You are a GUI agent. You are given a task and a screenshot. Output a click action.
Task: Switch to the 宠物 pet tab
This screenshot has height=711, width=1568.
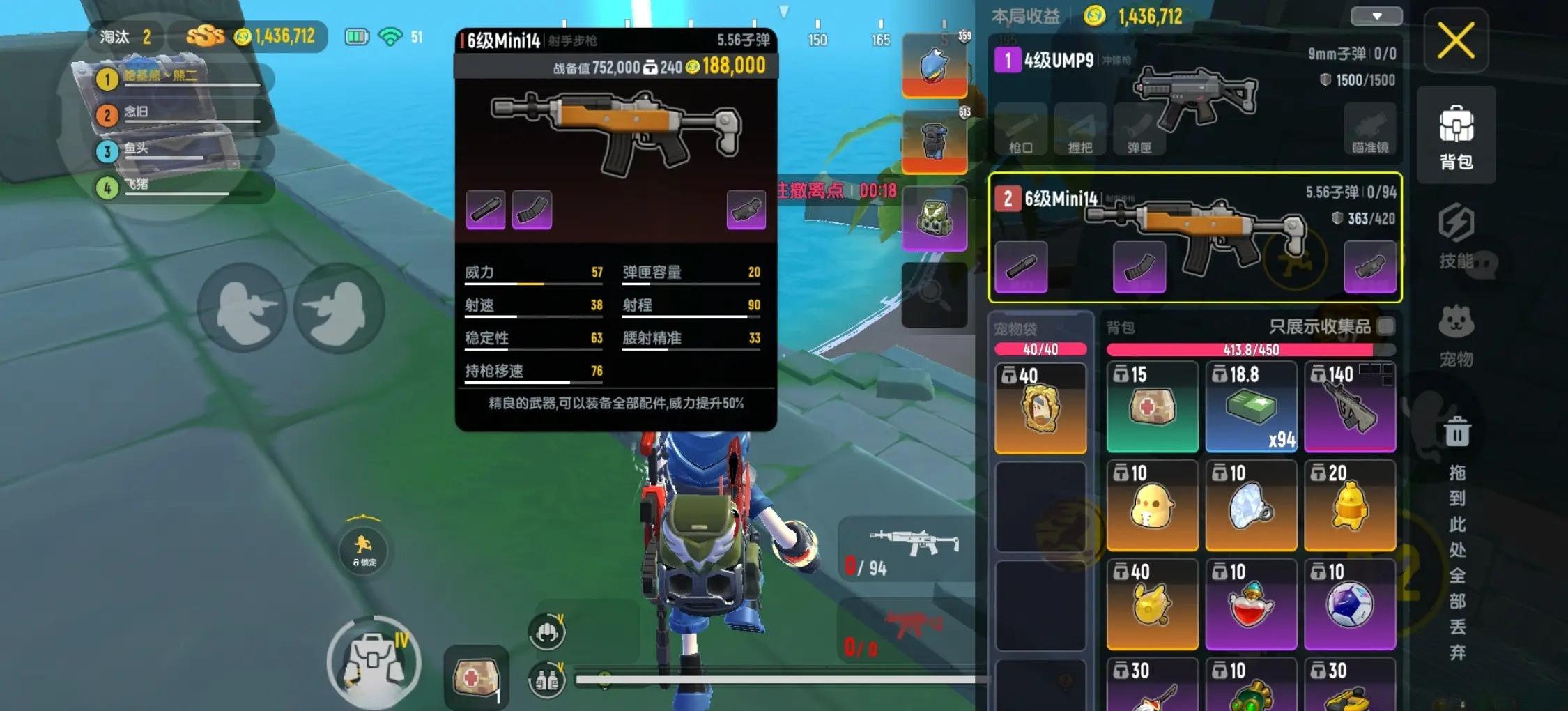click(x=1456, y=335)
